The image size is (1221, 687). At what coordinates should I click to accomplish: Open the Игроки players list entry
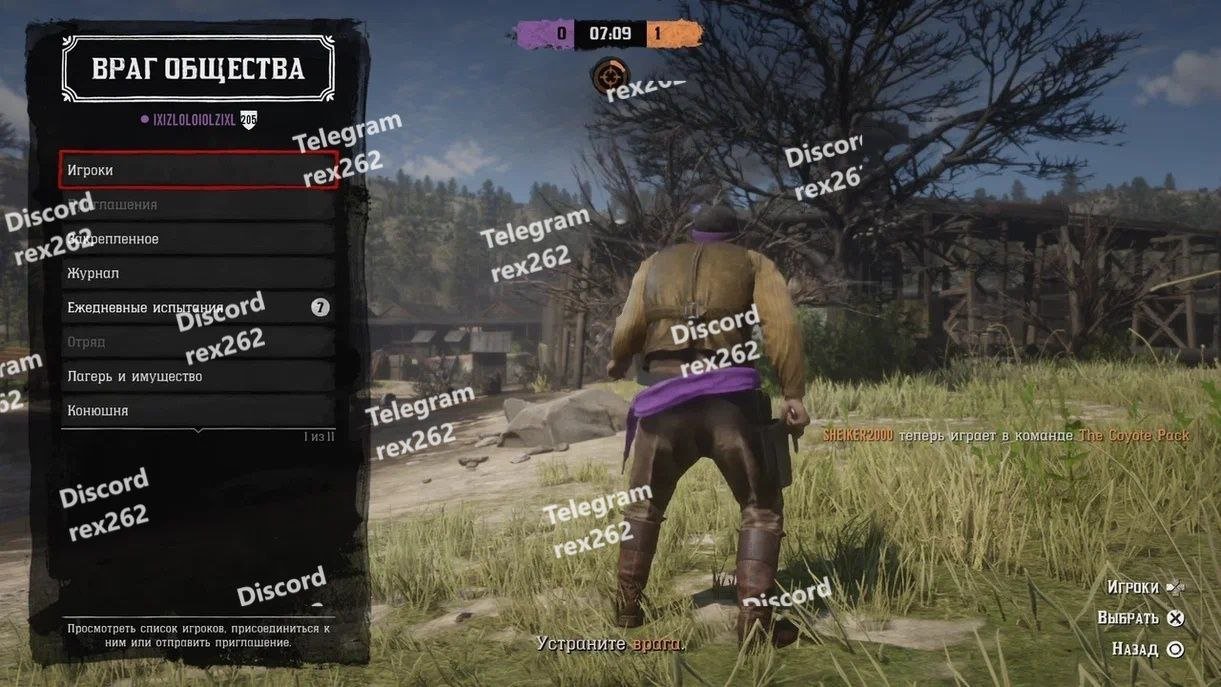(198, 170)
